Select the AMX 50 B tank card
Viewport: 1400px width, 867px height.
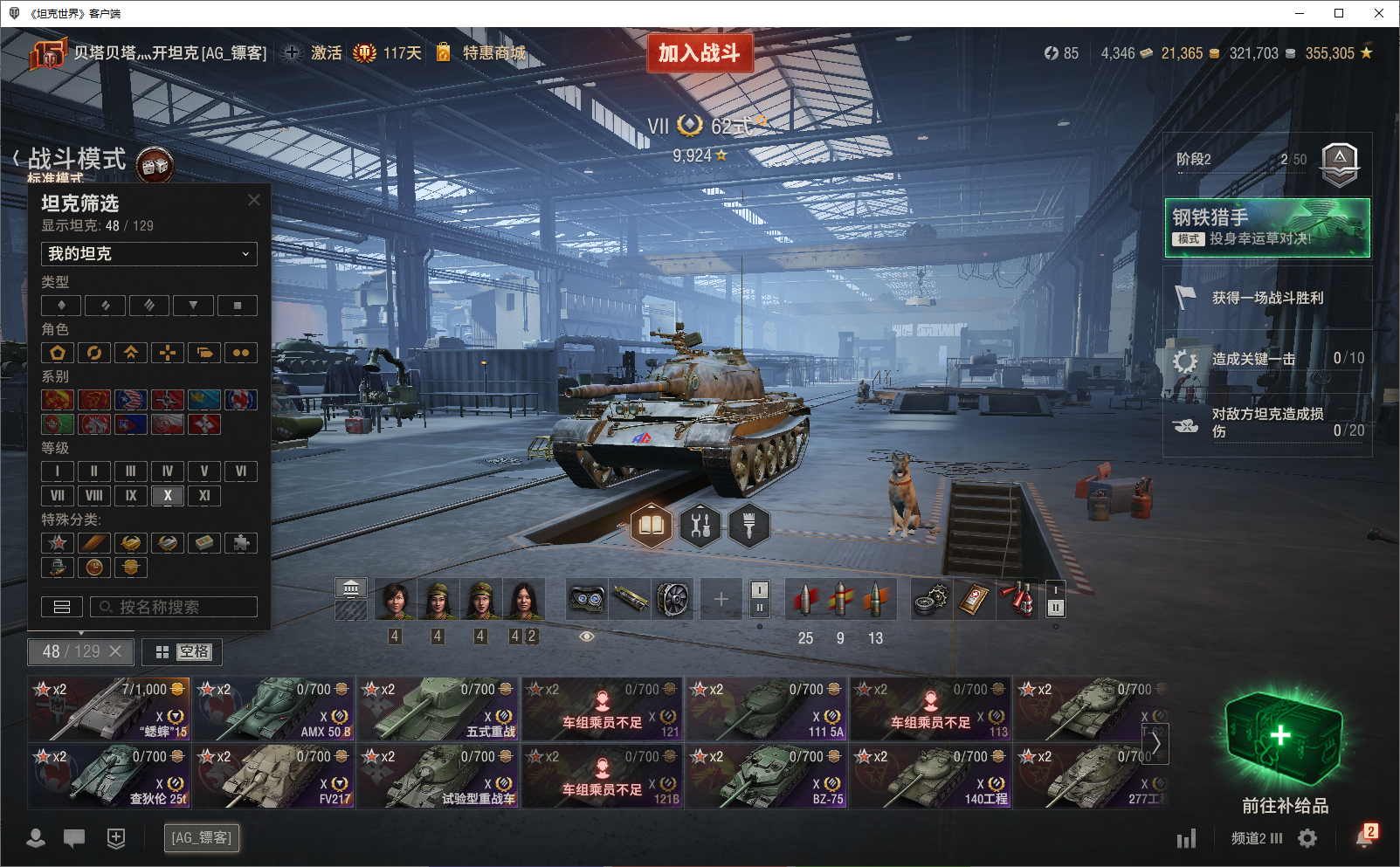coord(274,709)
